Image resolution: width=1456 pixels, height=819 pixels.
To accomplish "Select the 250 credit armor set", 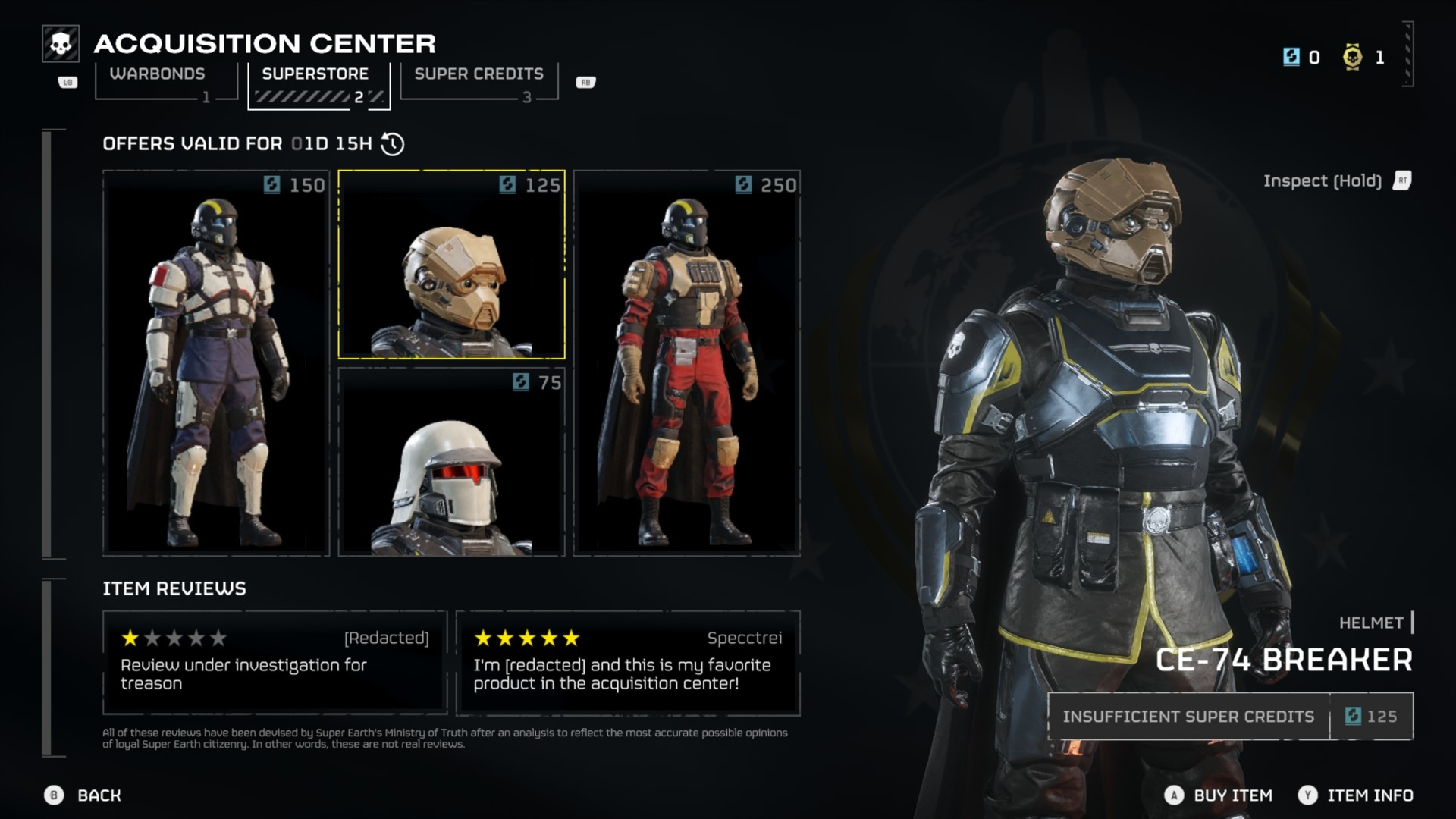I will click(686, 364).
